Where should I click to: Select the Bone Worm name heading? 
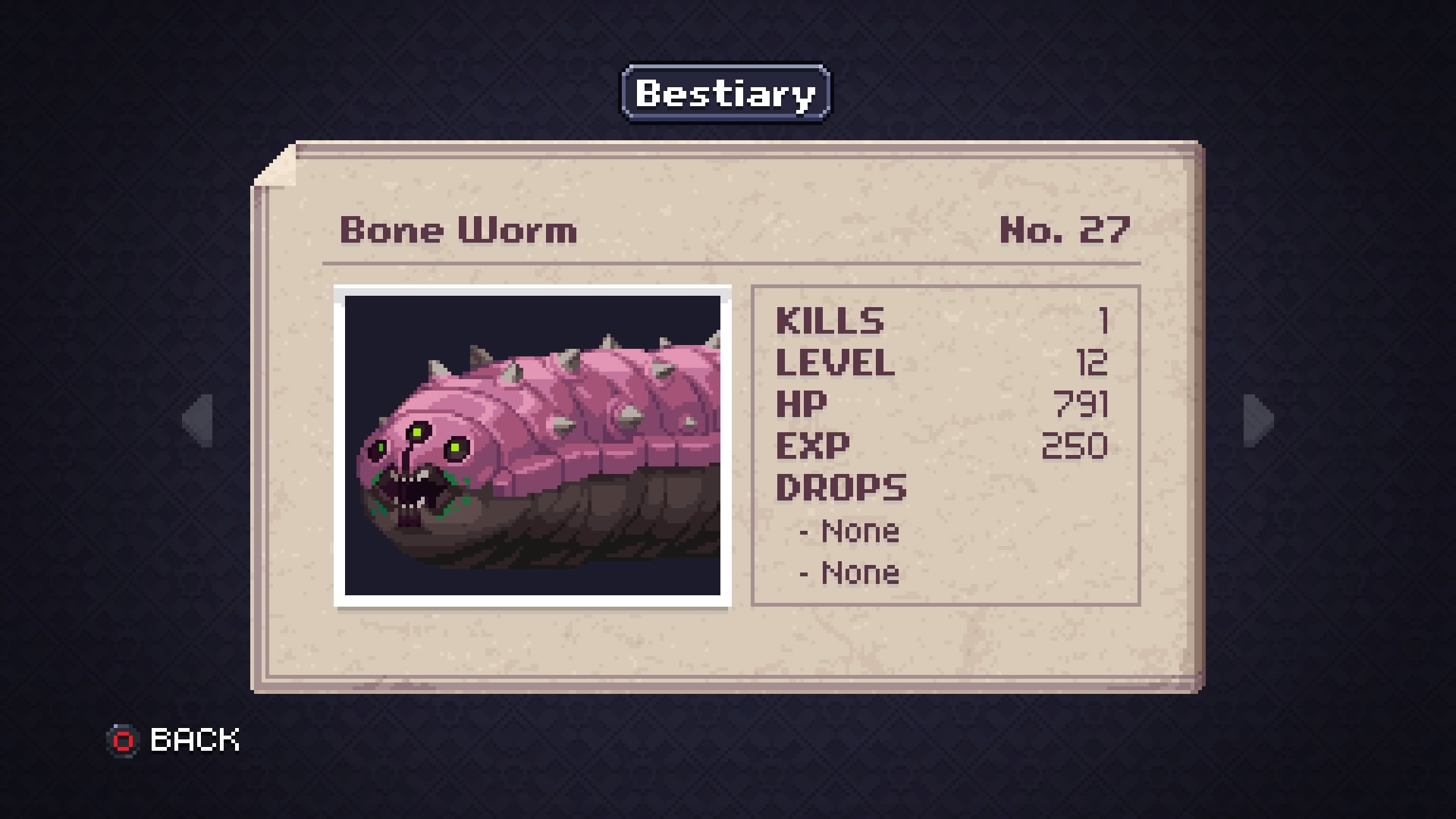click(459, 230)
